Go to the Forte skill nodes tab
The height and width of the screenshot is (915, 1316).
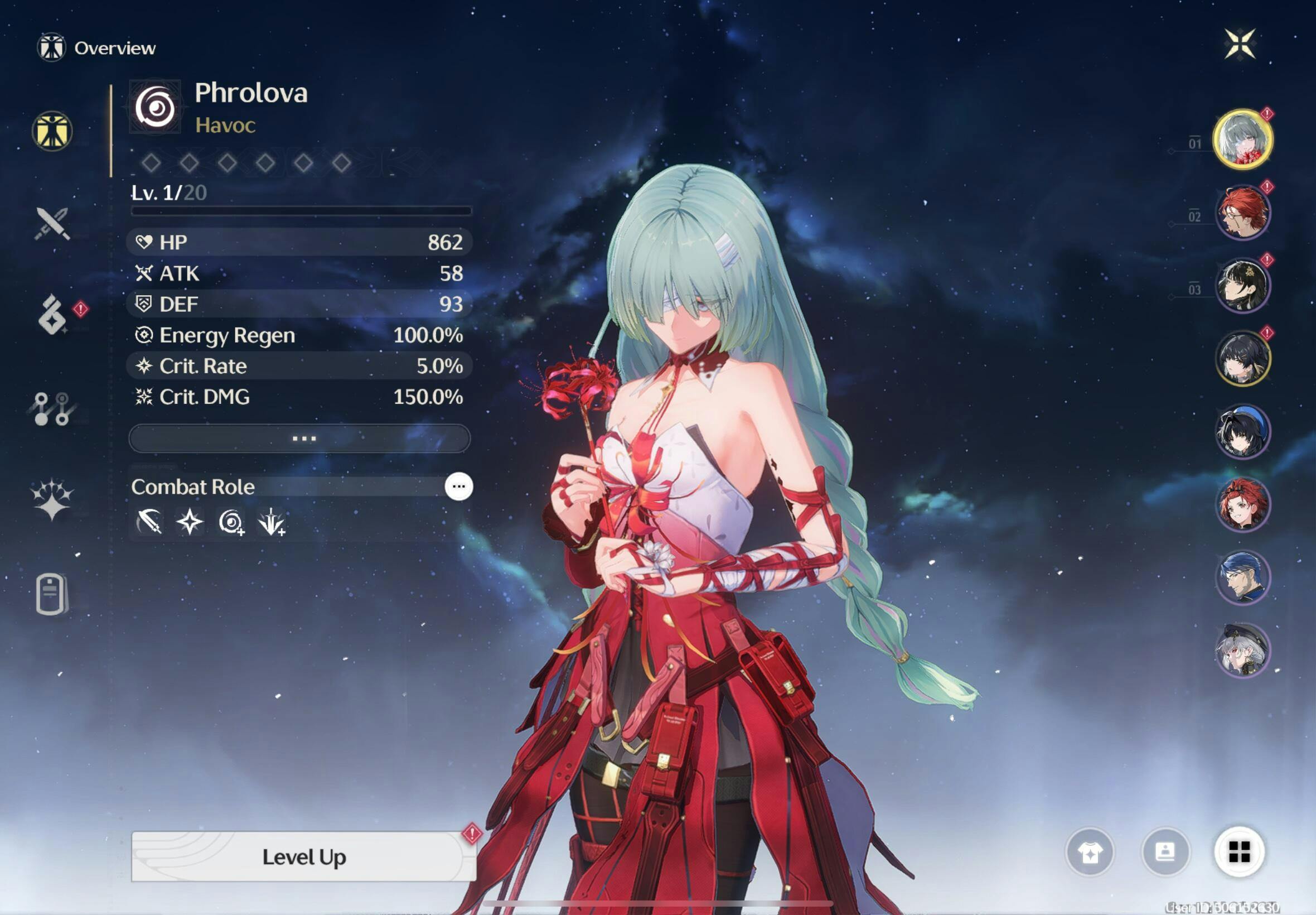point(51,409)
